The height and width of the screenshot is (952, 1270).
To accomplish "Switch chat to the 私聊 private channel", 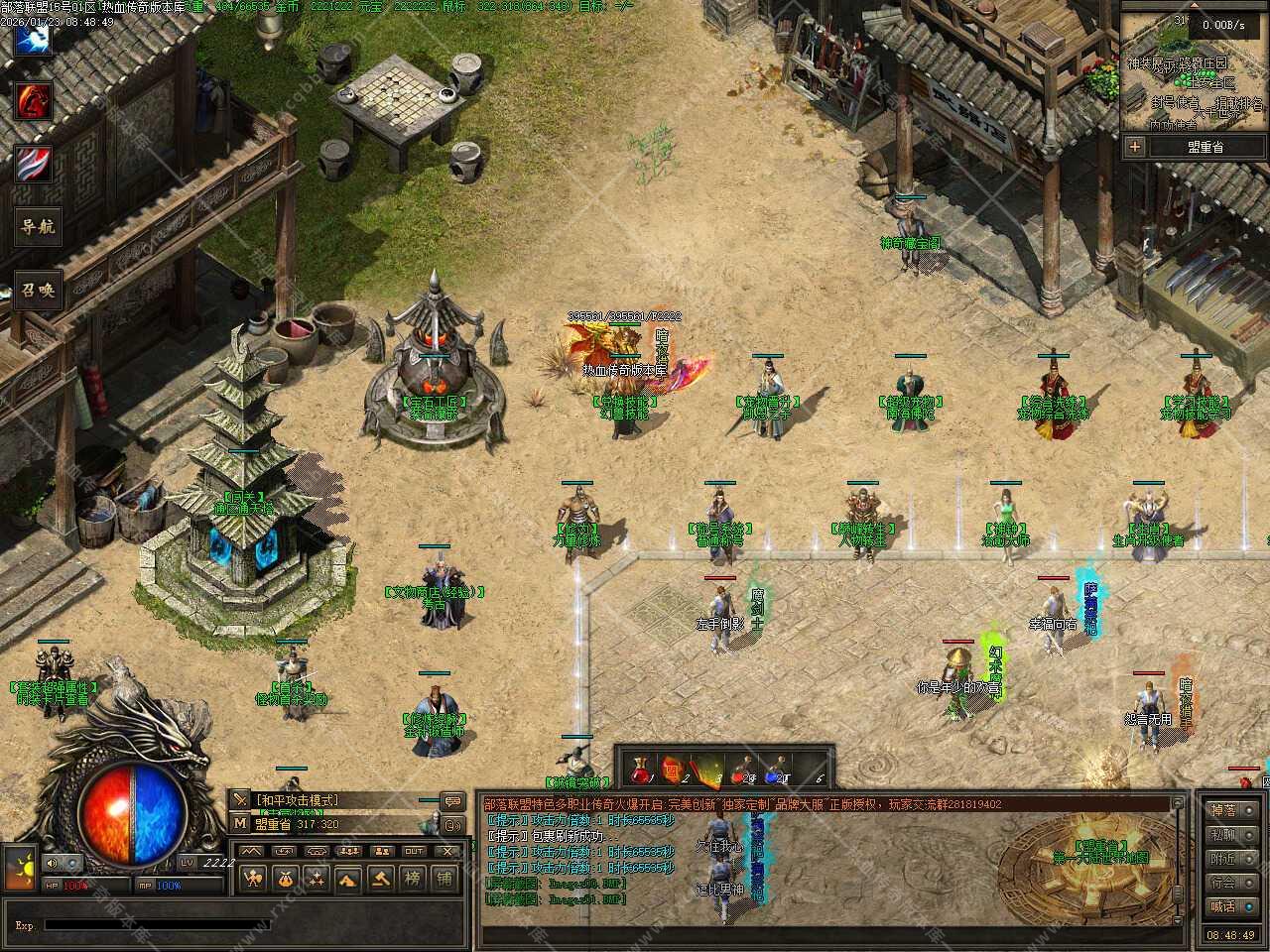I will point(1222,835).
